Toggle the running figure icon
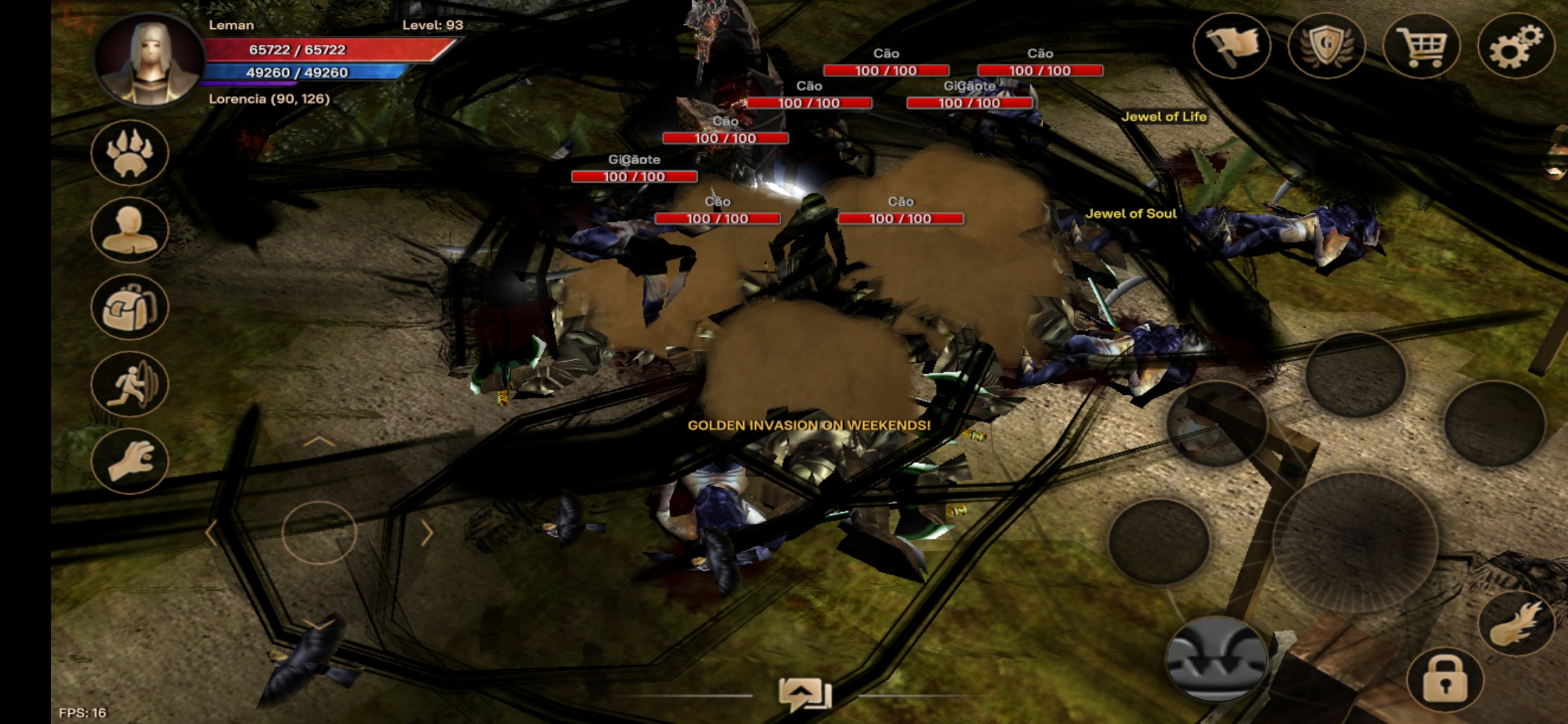 point(130,384)
